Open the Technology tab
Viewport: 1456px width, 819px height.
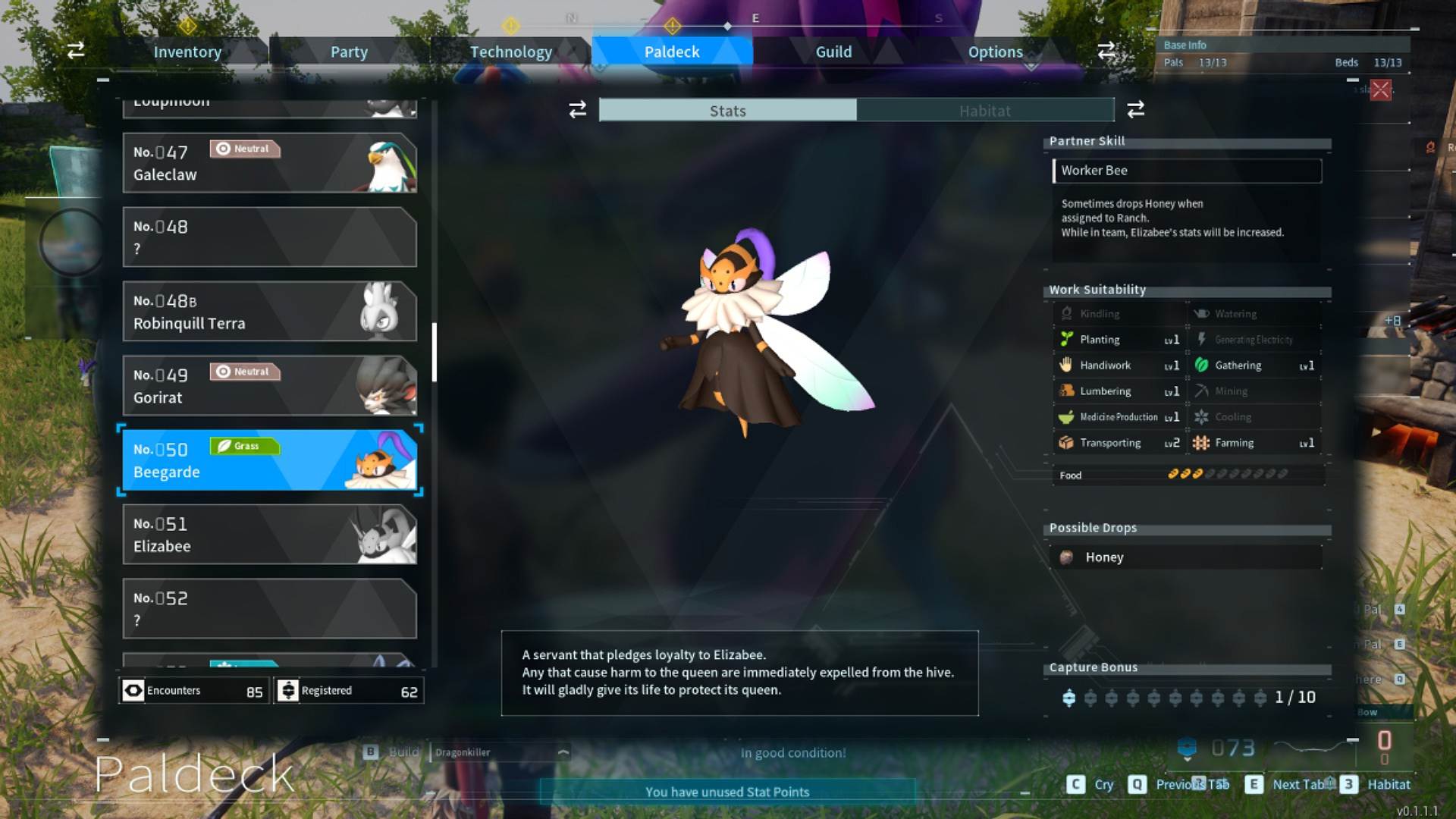pyautogui.click(x=510, y=52)
